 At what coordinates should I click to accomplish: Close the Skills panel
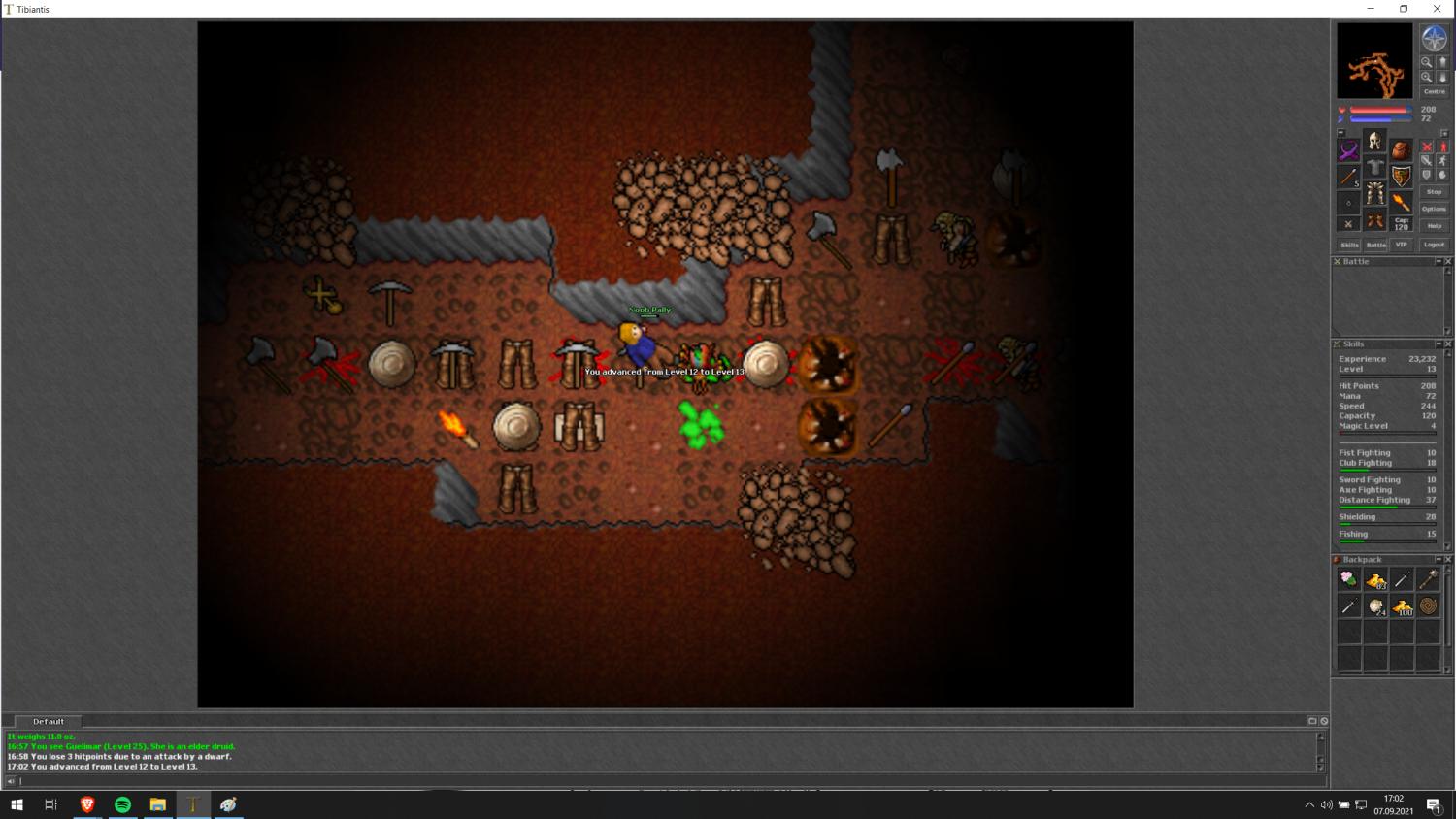point(1448,344)
